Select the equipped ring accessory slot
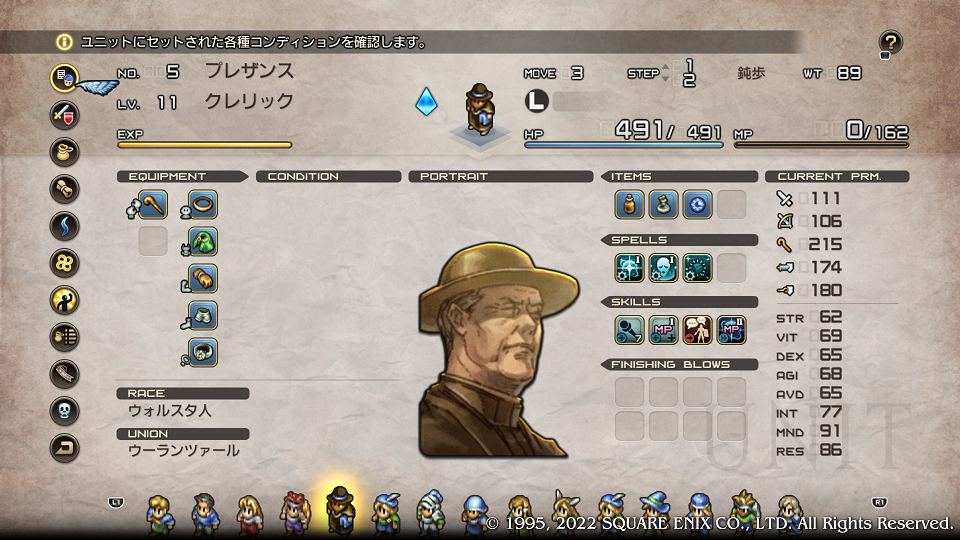Screen dimensions: 960x540 [203, 205]
